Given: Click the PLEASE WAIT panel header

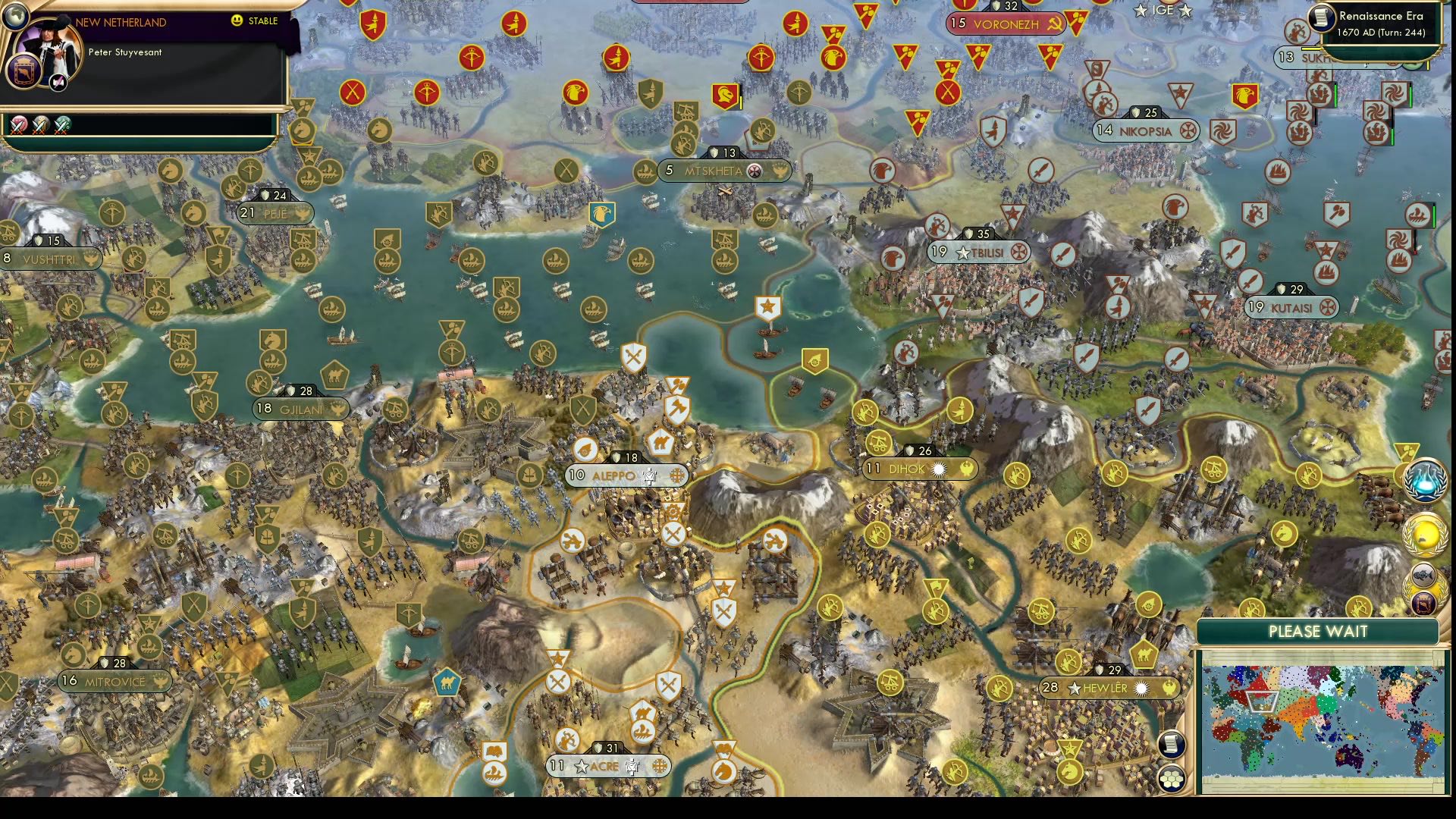Looking at the screenshot, I should (1318, 630).
